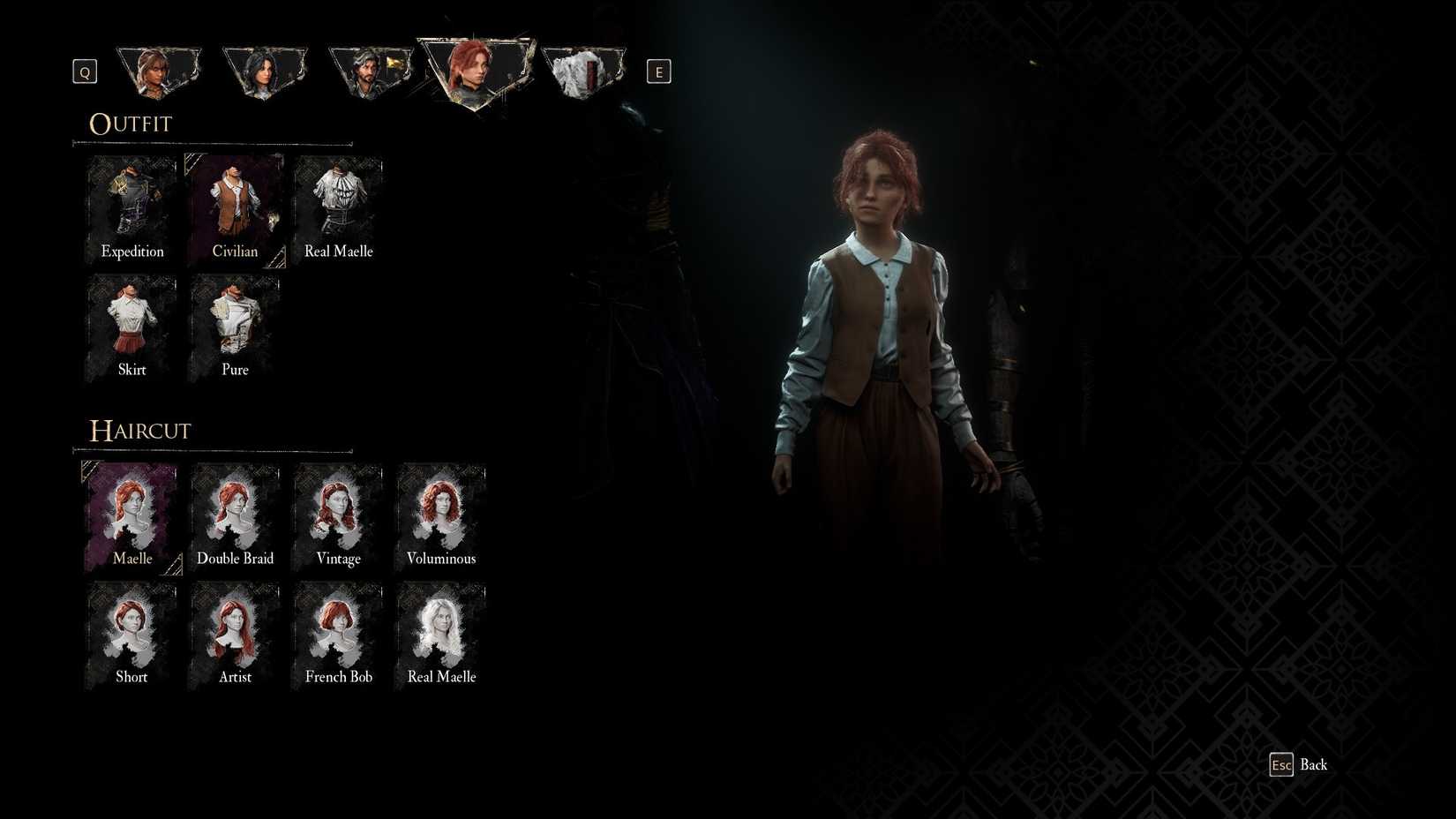Equip the Pure outfit

pos(234,323)
